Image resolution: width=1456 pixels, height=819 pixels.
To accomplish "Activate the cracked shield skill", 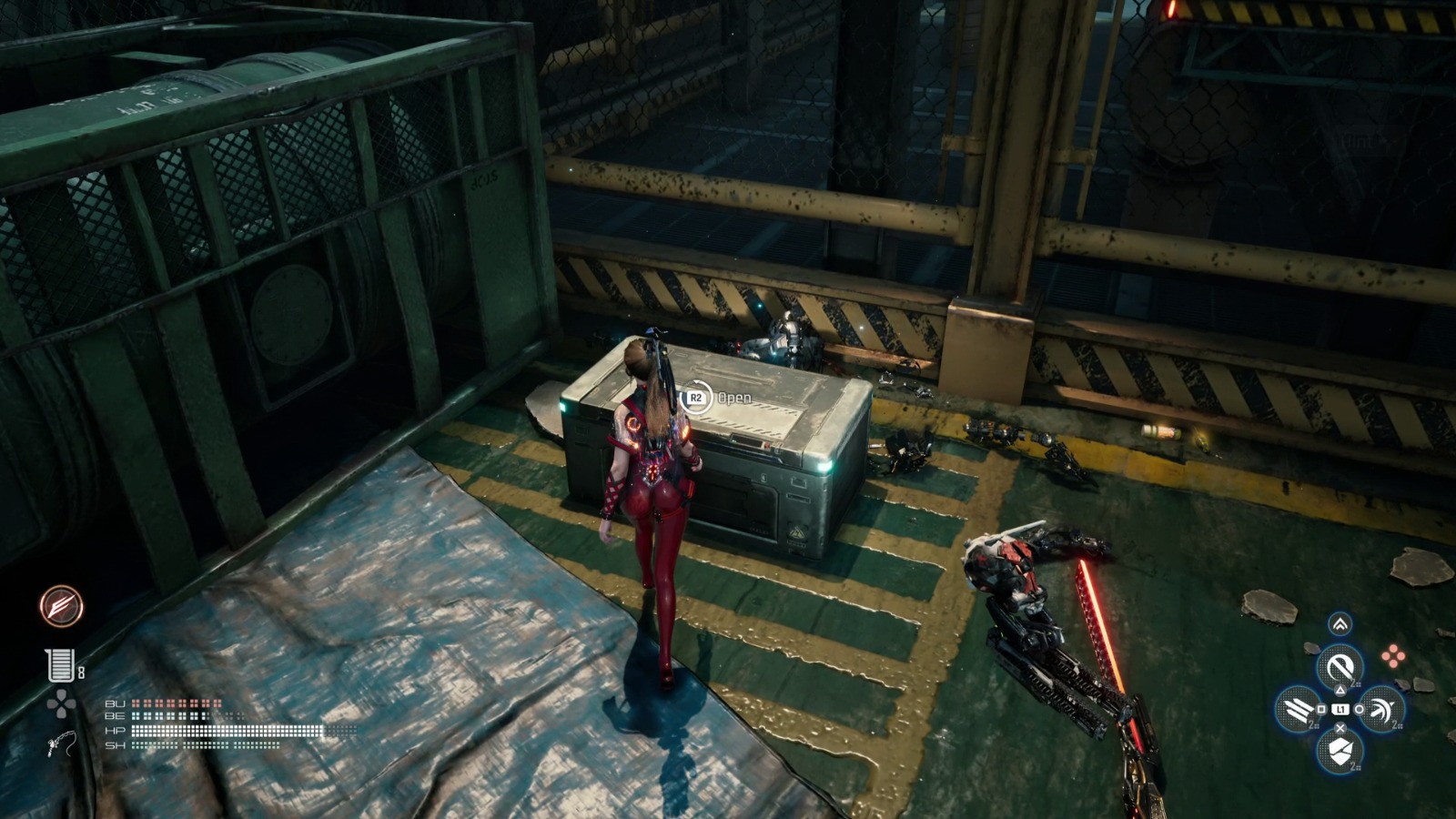I will (x=1340, y=751).
